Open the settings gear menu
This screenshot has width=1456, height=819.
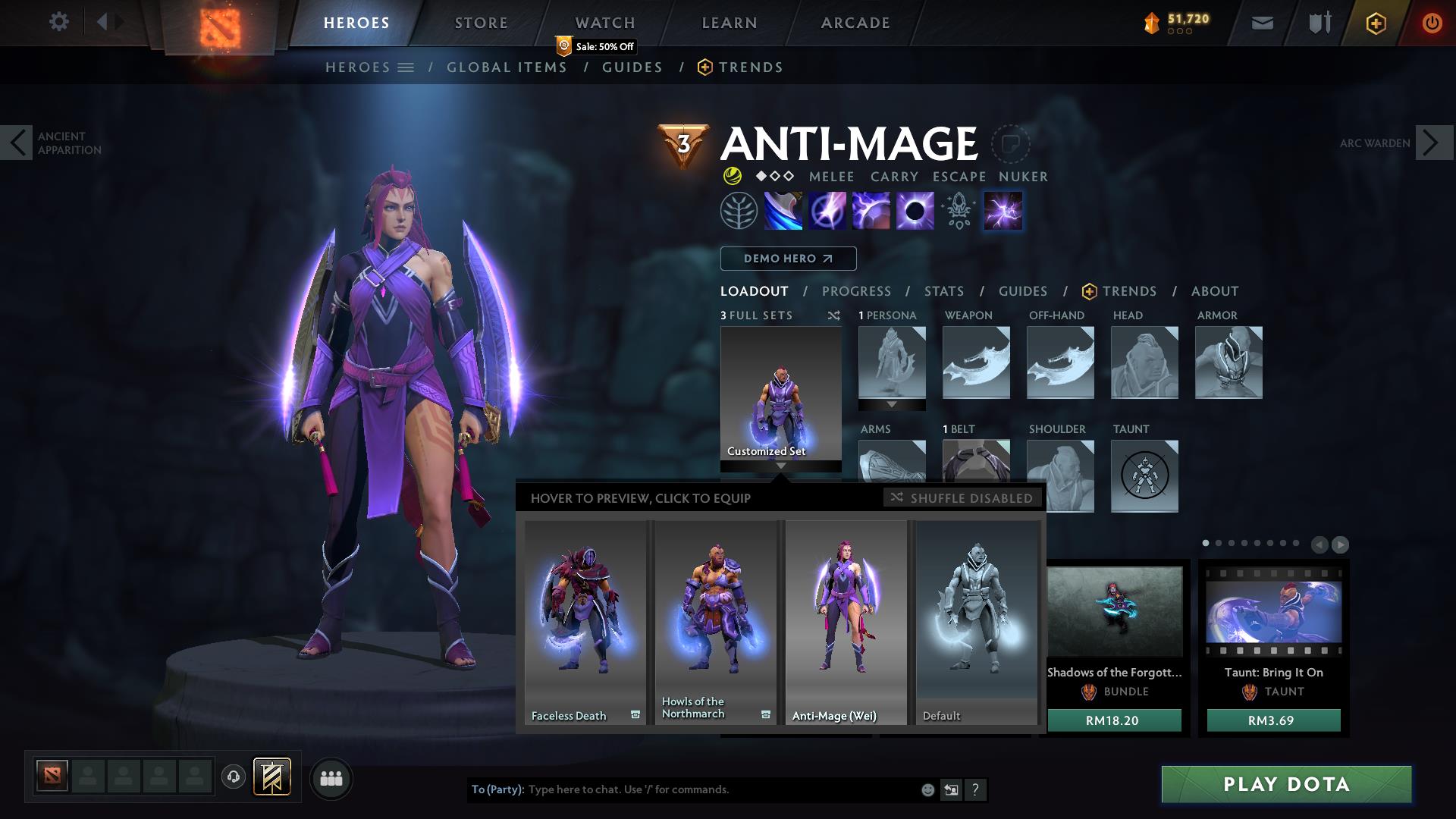click(58, 22)
